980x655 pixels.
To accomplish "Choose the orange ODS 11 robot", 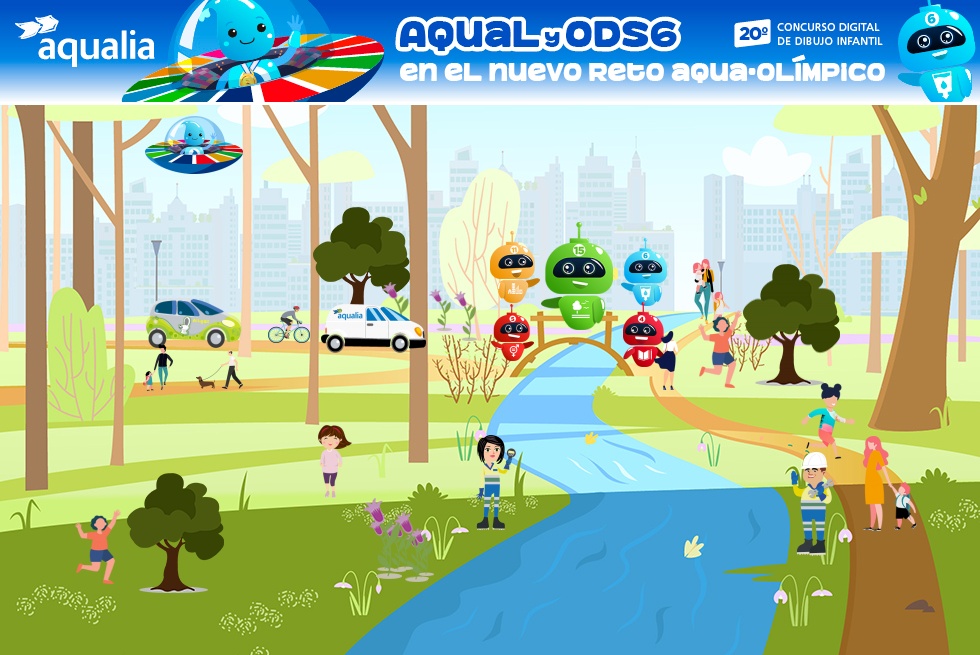I will [513, 268].
